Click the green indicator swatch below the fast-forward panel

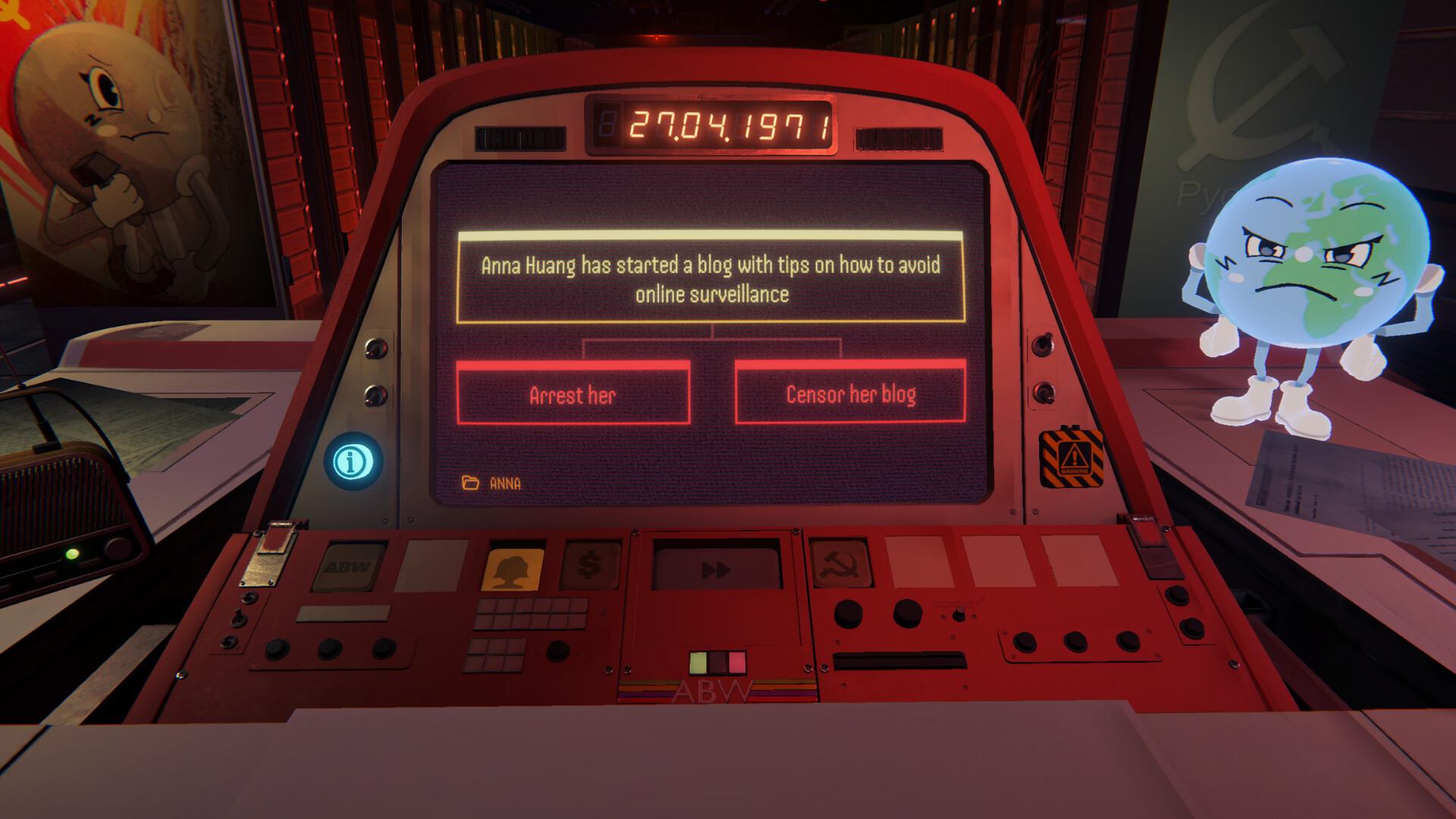coord(696,661)
